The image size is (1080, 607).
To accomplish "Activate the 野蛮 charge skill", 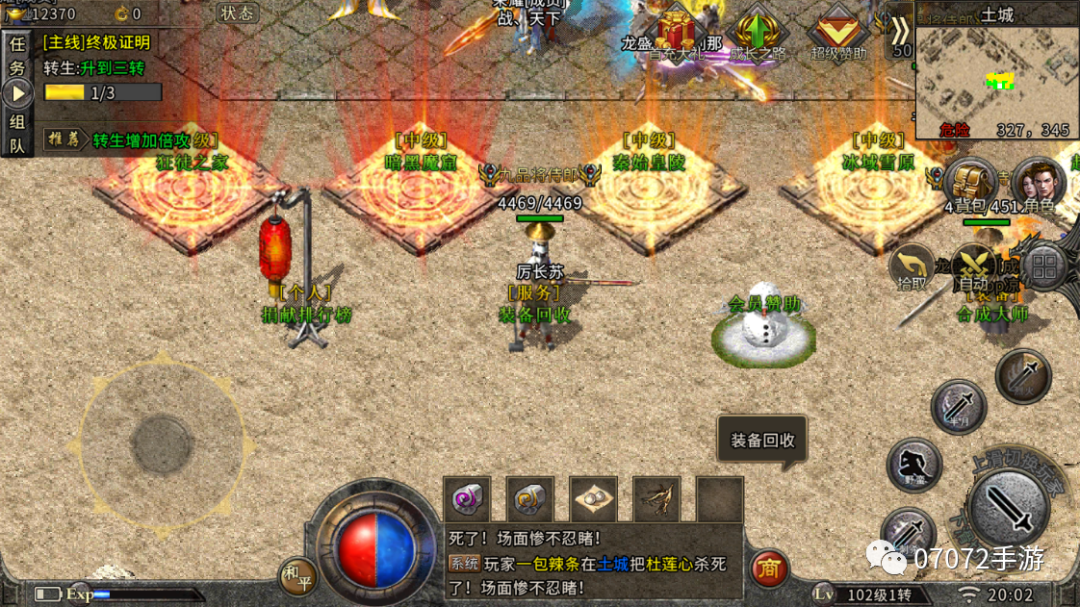I will 914,465.
